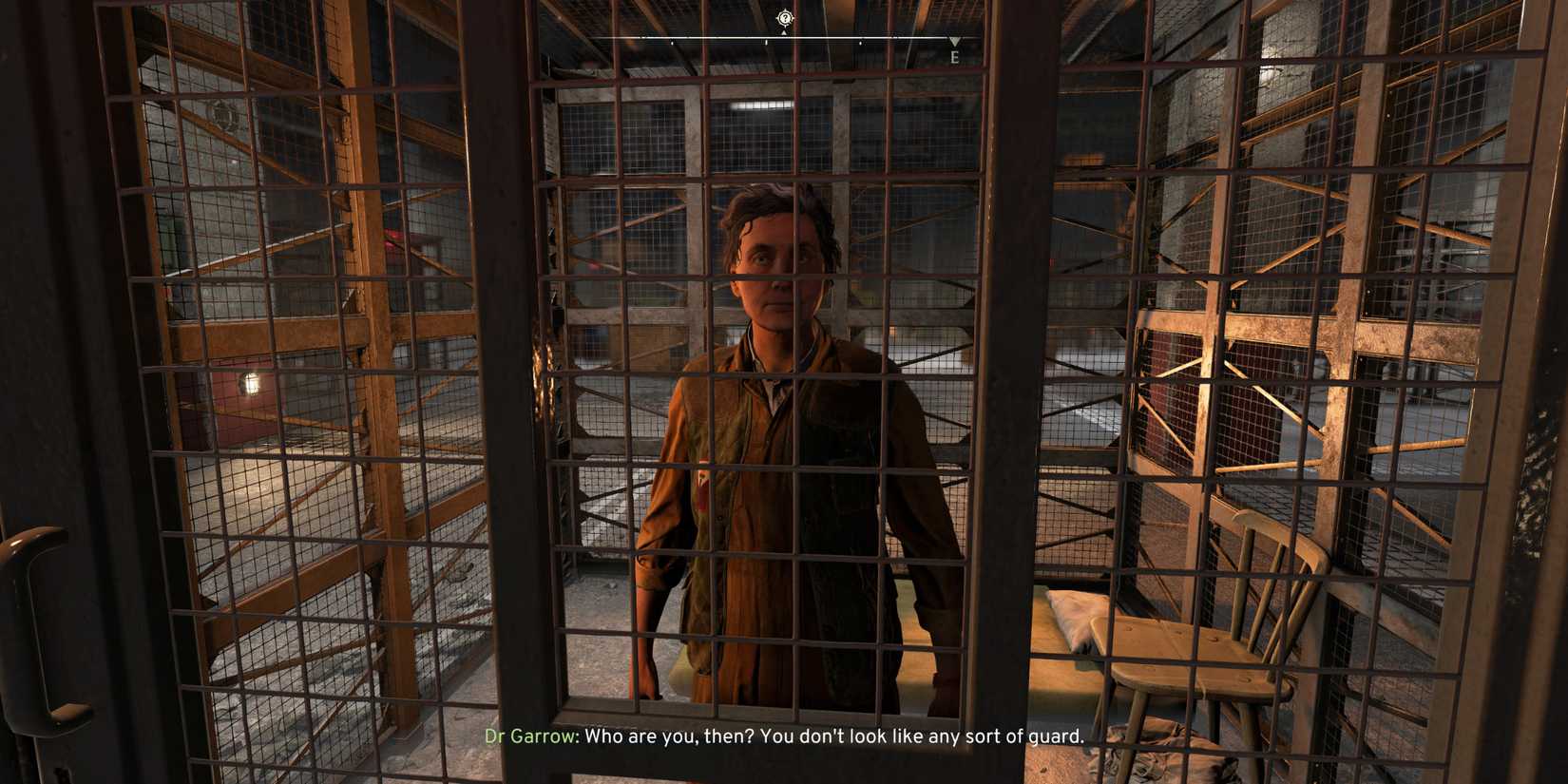Click the compass needle arrow above the horizon bar

coord(783,31)
